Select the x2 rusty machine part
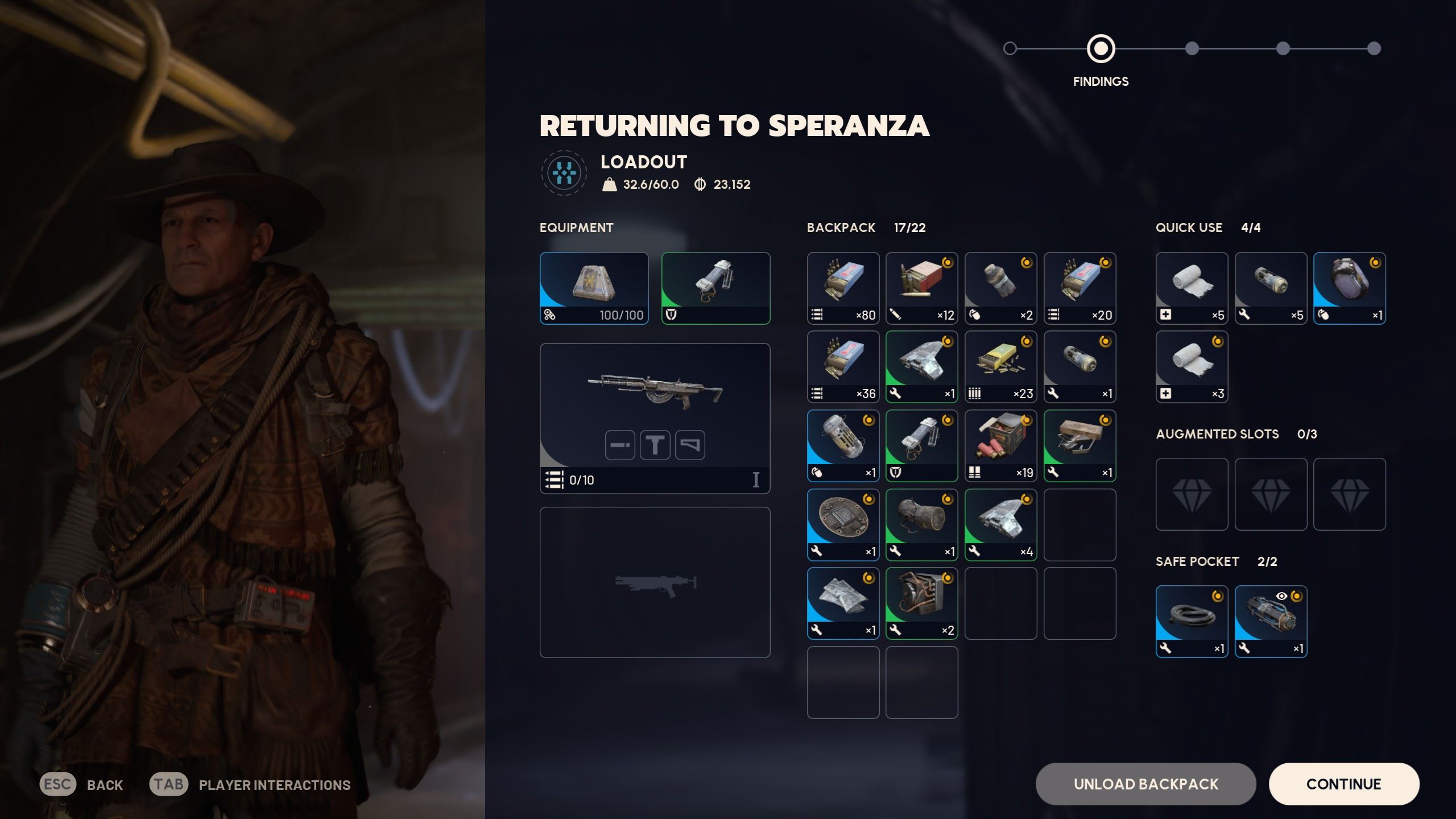Screen dimensions: 1456x819 pyautogui.click(x=921, y=603)
